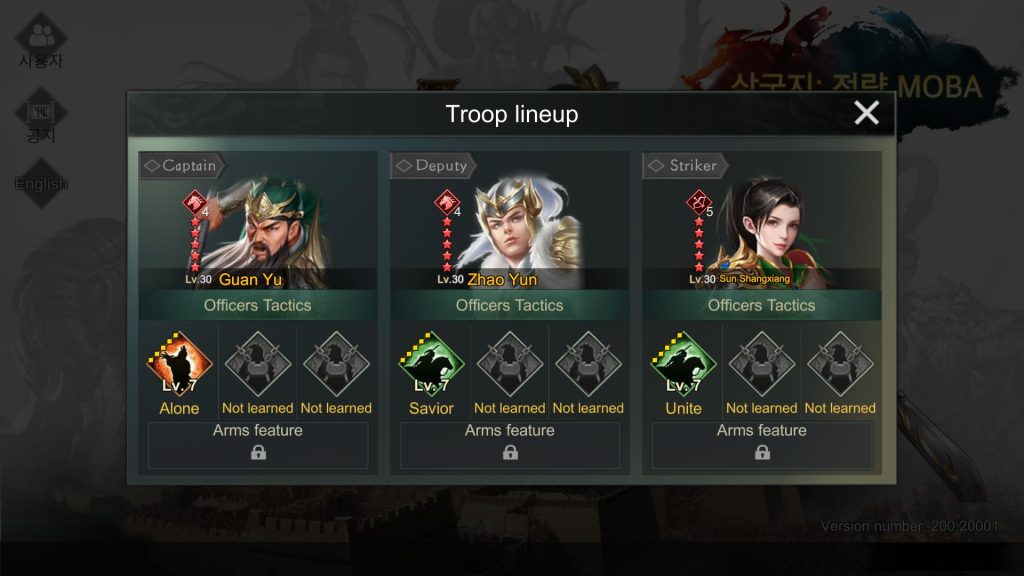Screen dimensions: 1024x576
Task: Open Zhao Yun's locked Arms feature
Action: [x=510, y=445]
